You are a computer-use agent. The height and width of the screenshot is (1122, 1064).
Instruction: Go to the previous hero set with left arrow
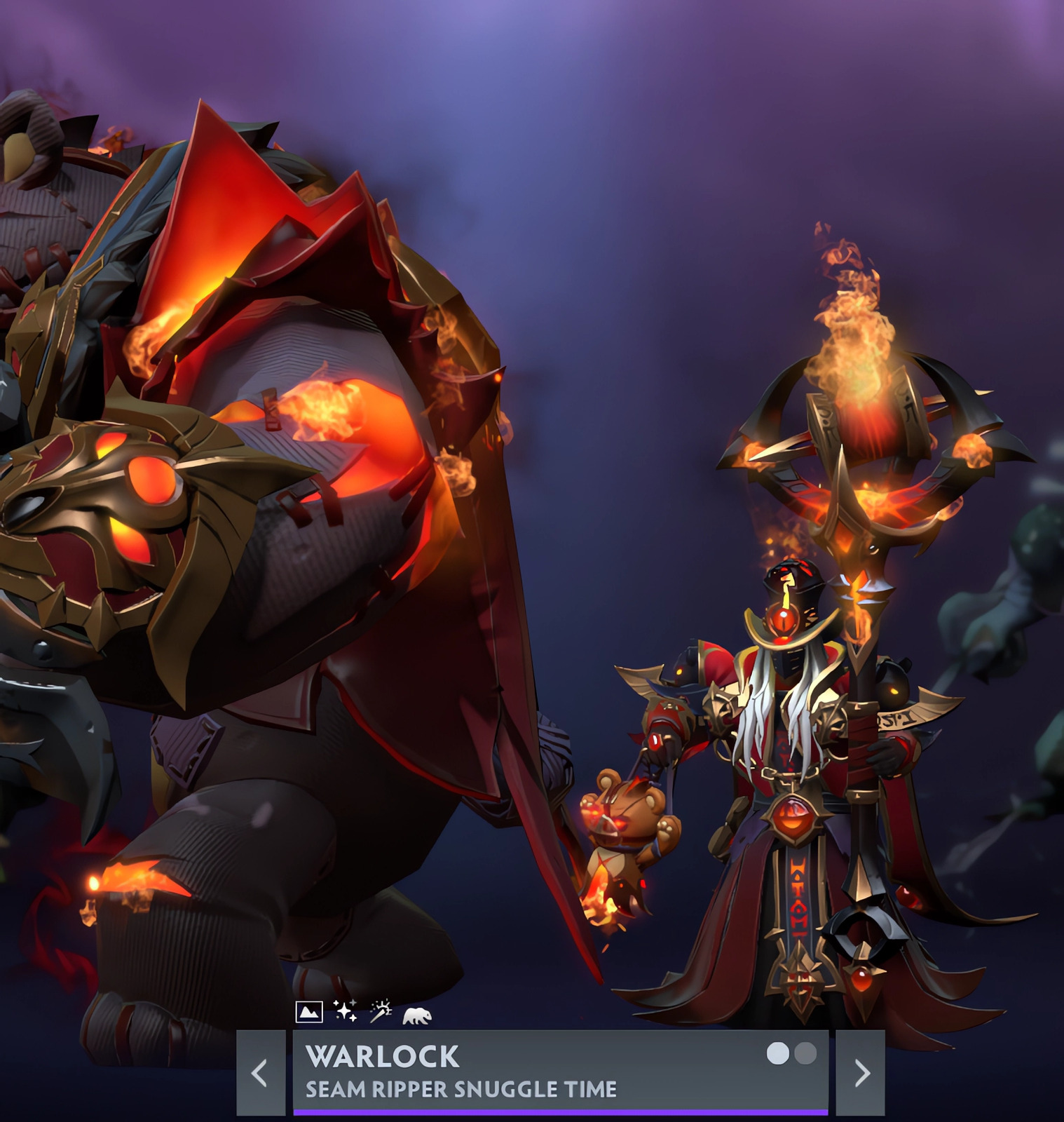[260, 1072]
